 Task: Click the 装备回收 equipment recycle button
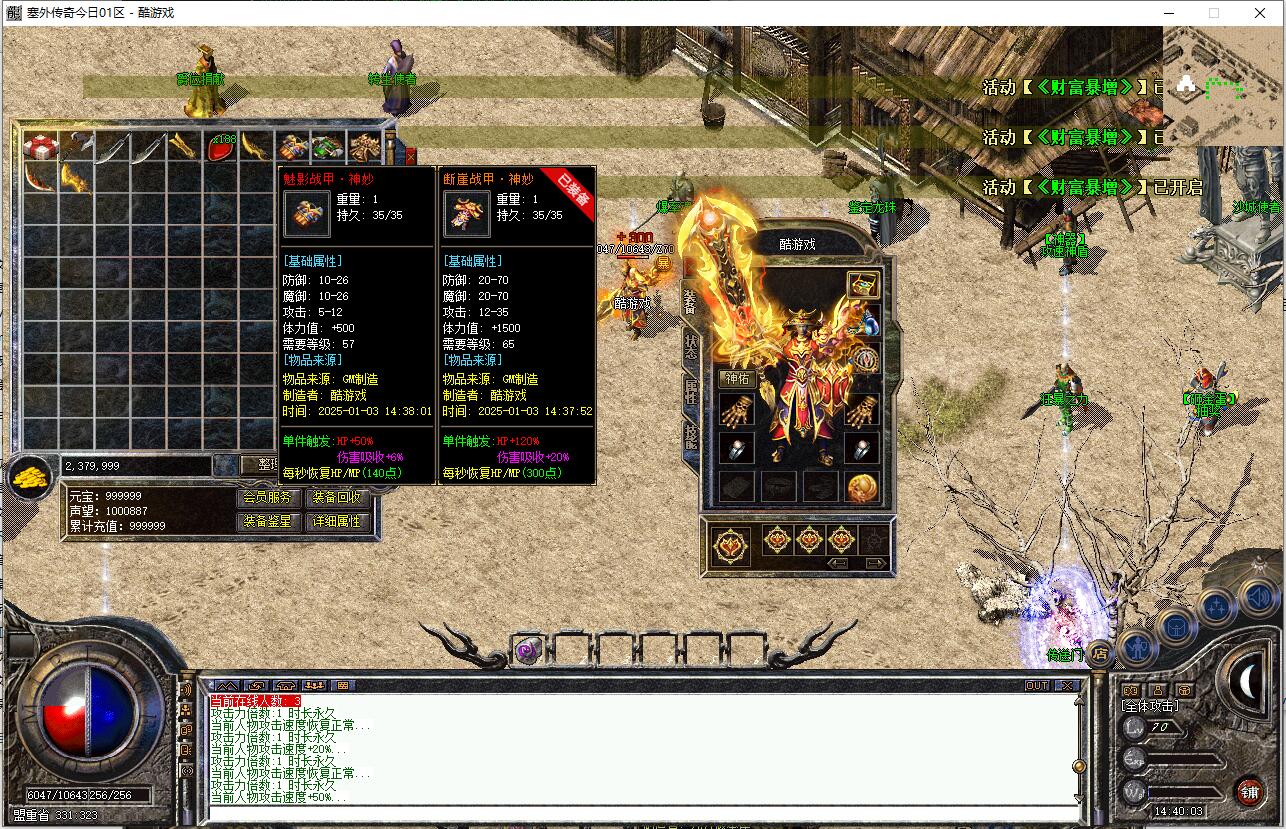336,497
